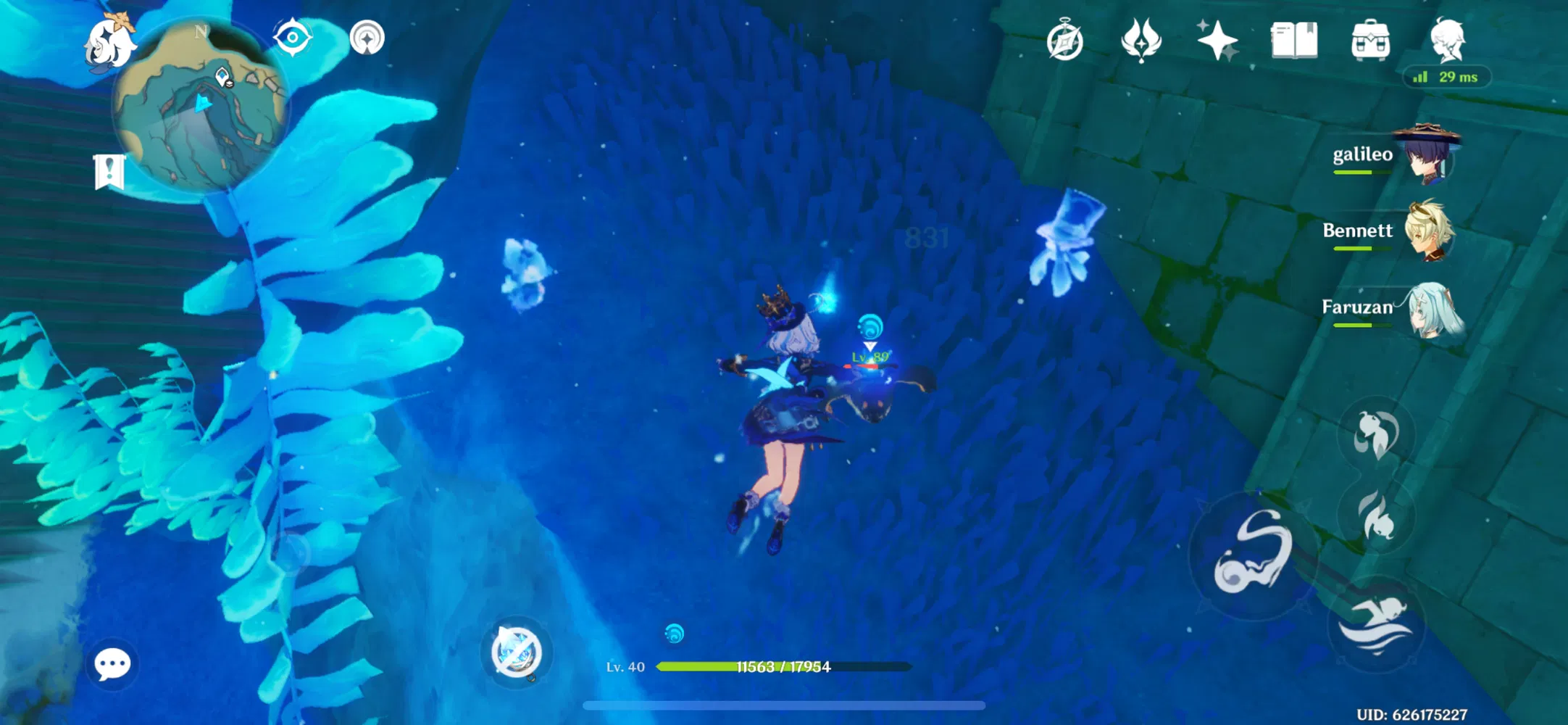This screenshot has height=725, width=1568.
Task: Open the Paimon menu
Action: (x=110, y=40)
